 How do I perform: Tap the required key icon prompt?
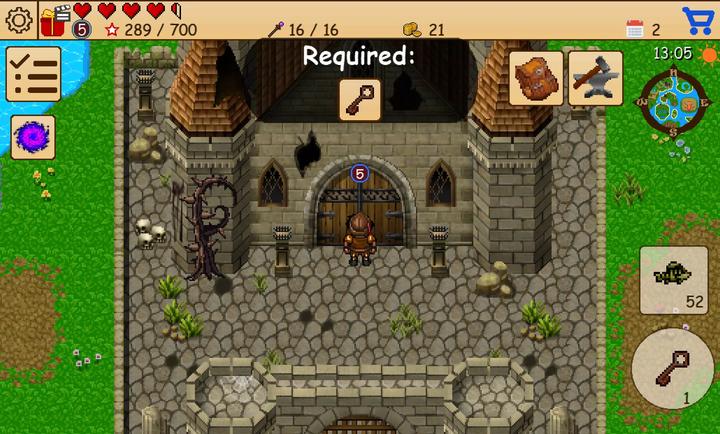point(359,99)
